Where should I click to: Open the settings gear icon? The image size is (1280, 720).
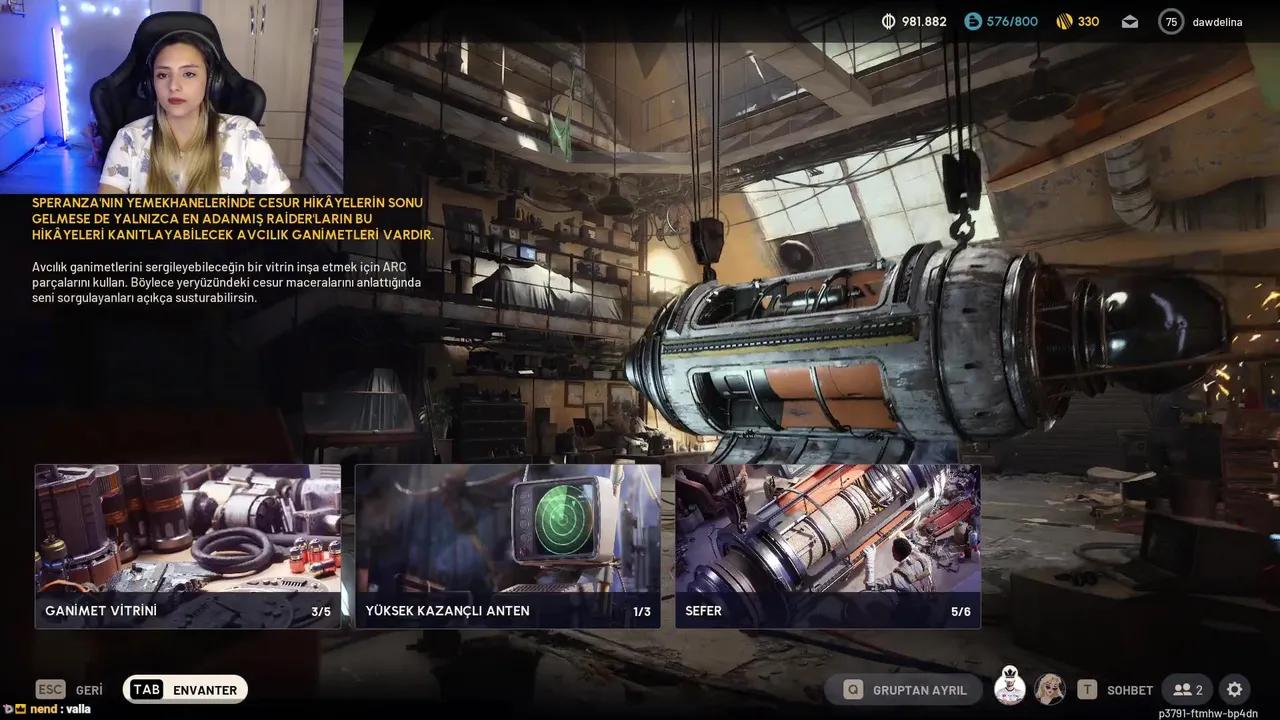1235,689
